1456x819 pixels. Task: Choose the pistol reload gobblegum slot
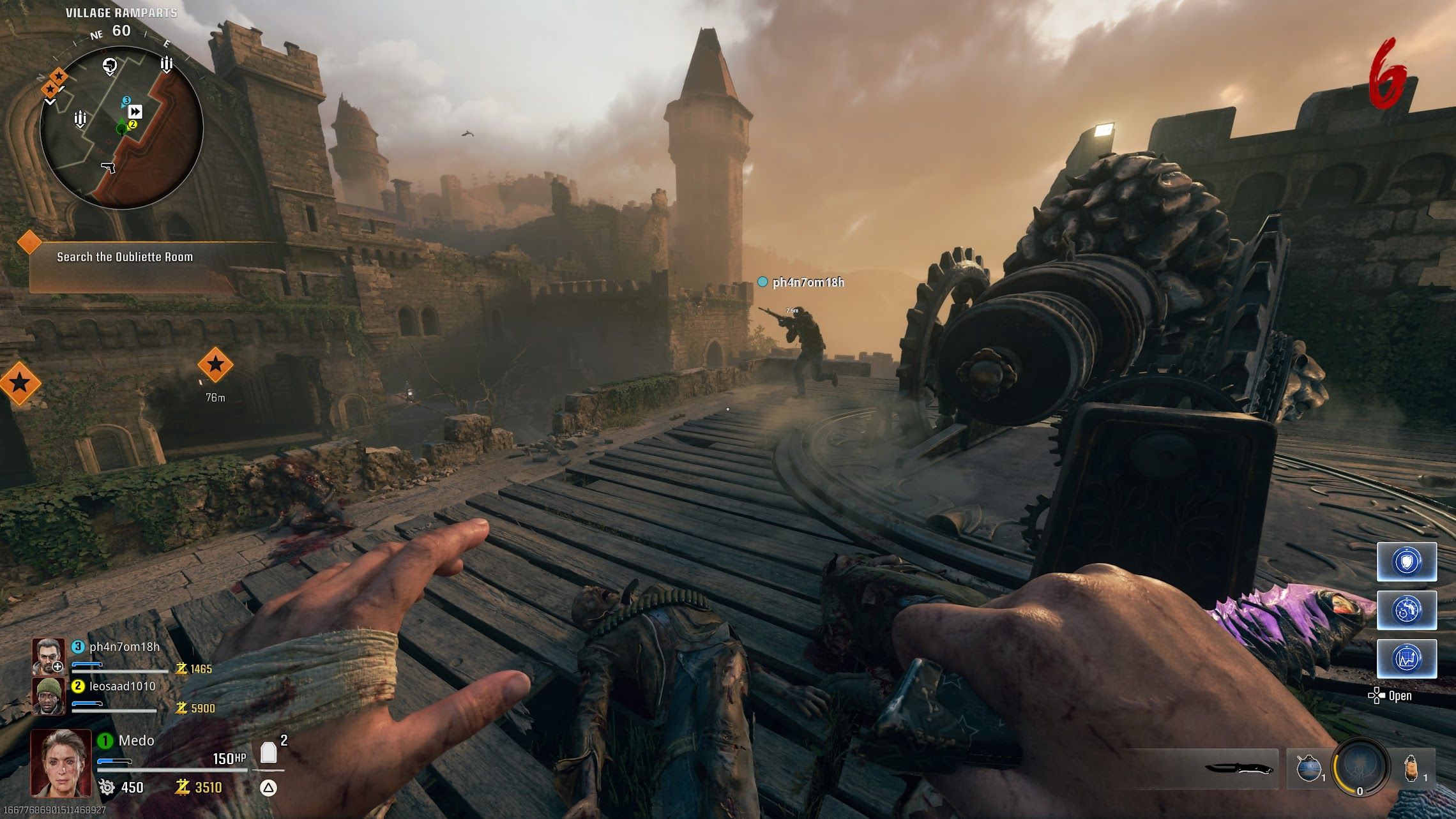tap(1407, 610)
